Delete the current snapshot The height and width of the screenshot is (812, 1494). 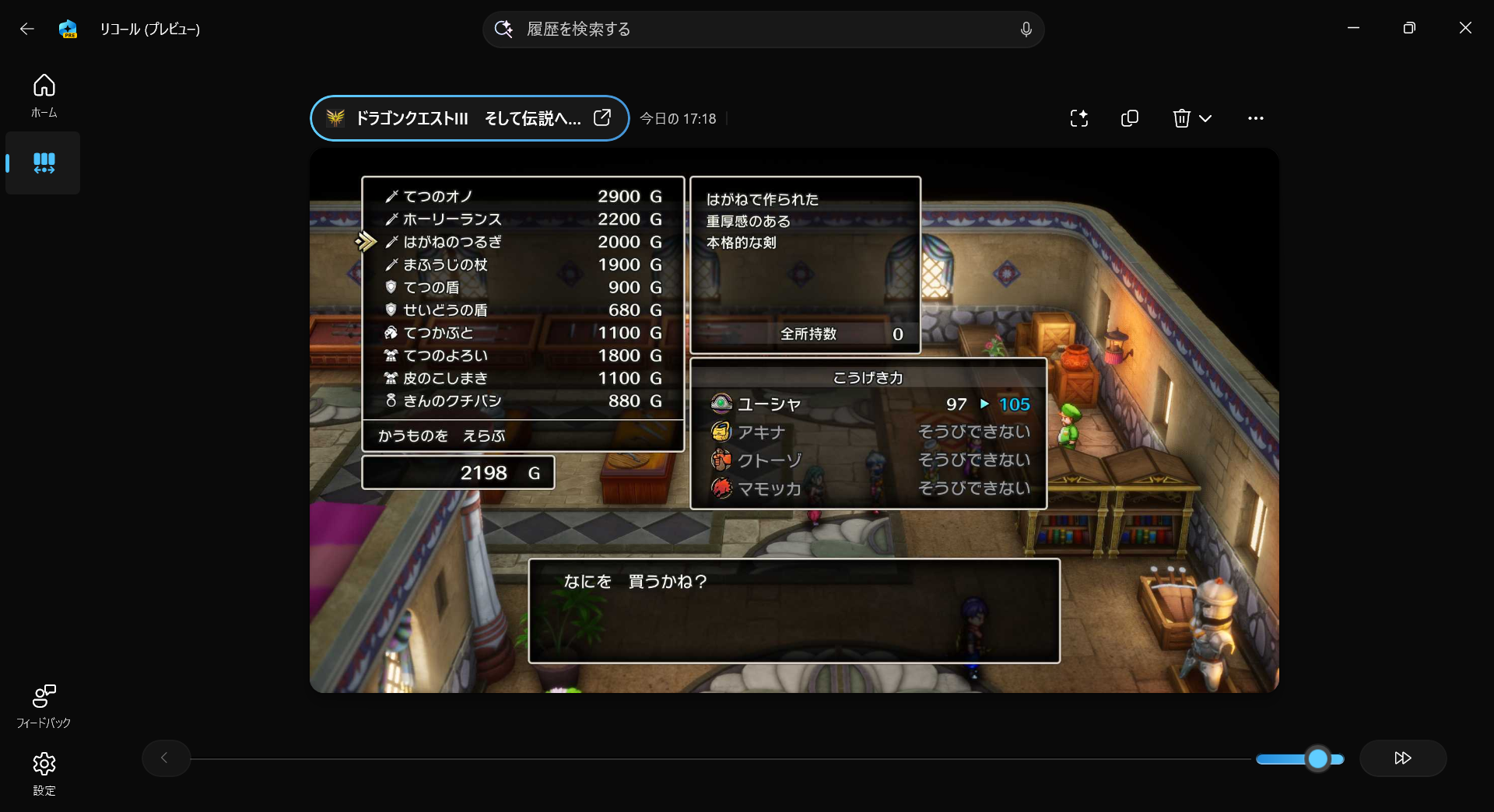click(1182, 118)
